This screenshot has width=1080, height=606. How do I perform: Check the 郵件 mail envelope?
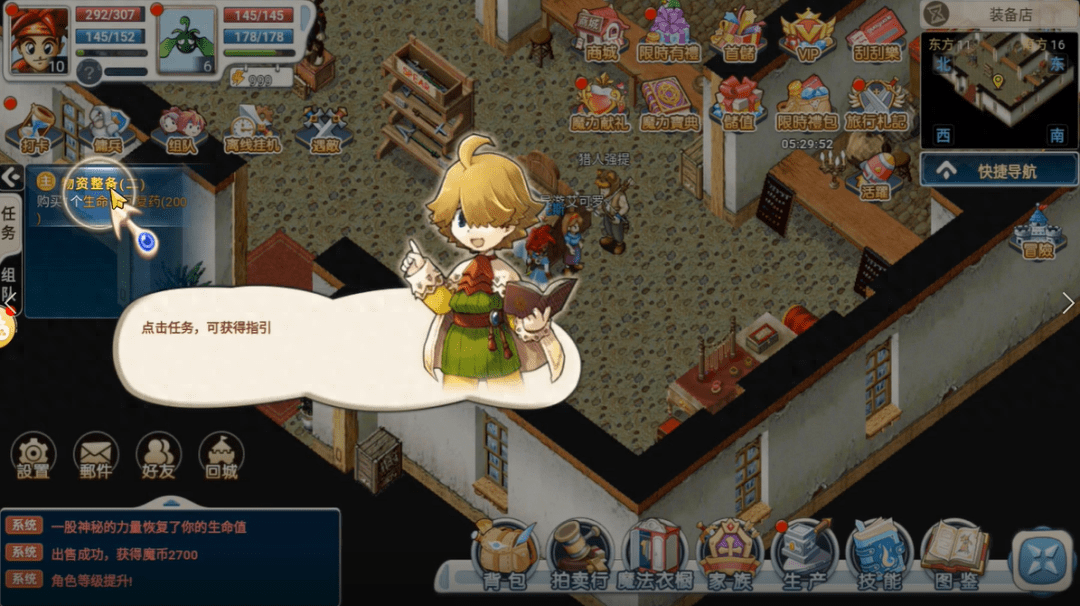[x=96, y=457]
